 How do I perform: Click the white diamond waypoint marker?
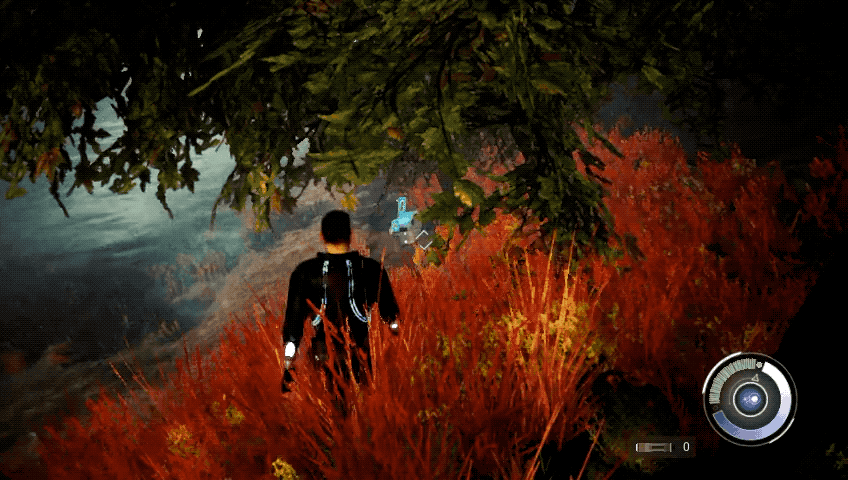tap(424, 239)
